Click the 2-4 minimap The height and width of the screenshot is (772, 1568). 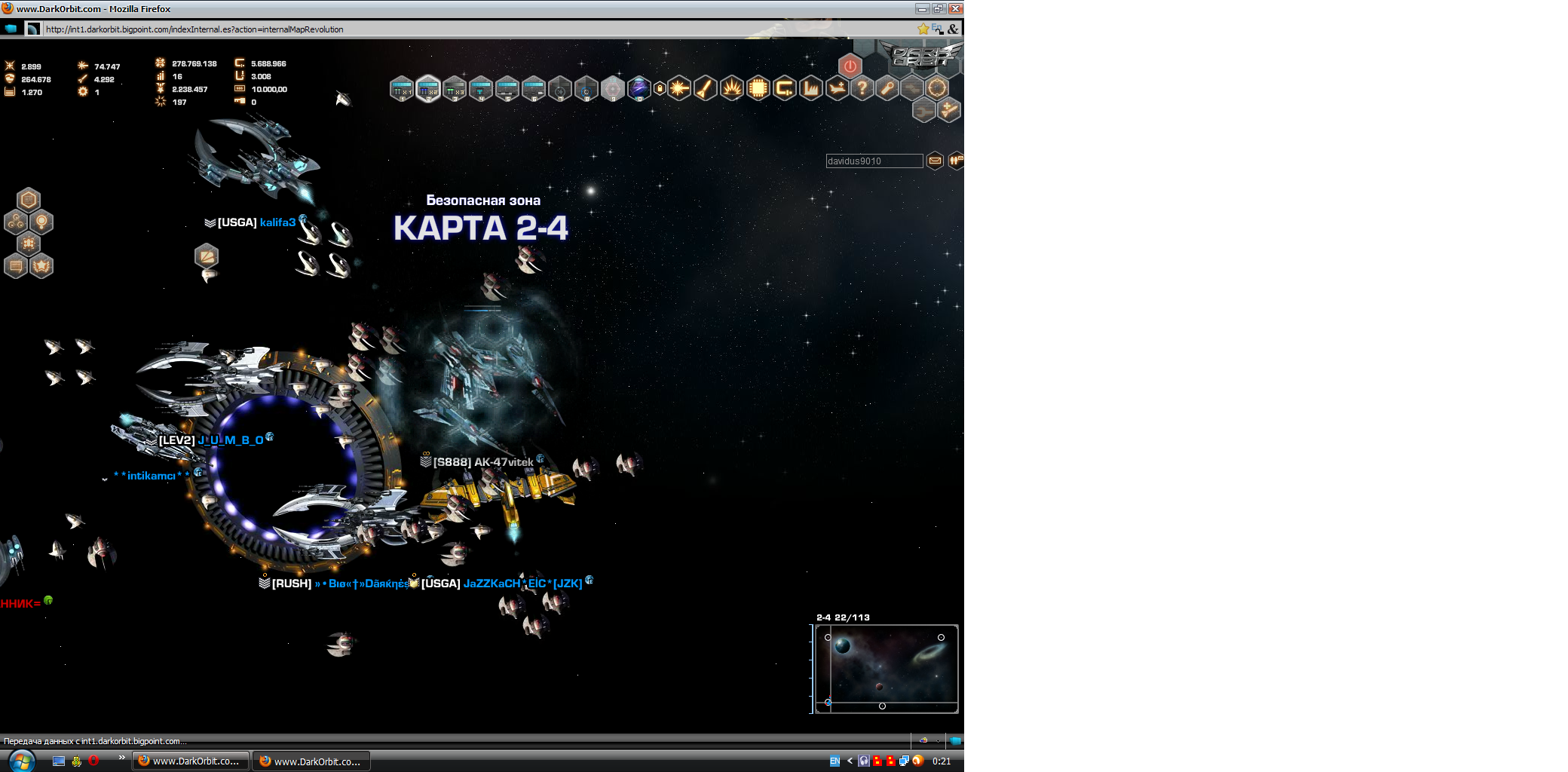[x=887, y=669]
